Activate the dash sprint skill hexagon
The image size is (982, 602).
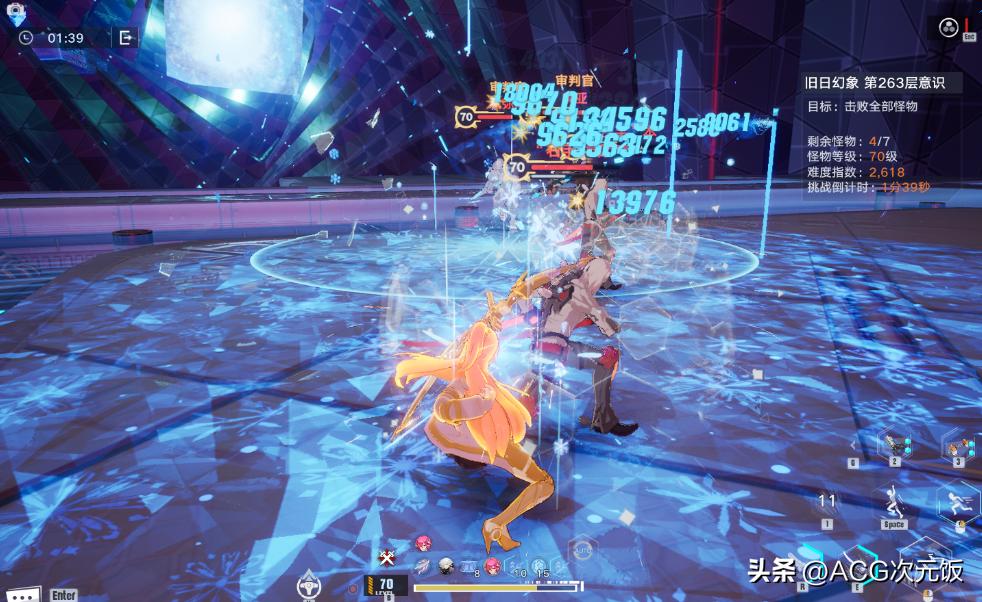958,500
